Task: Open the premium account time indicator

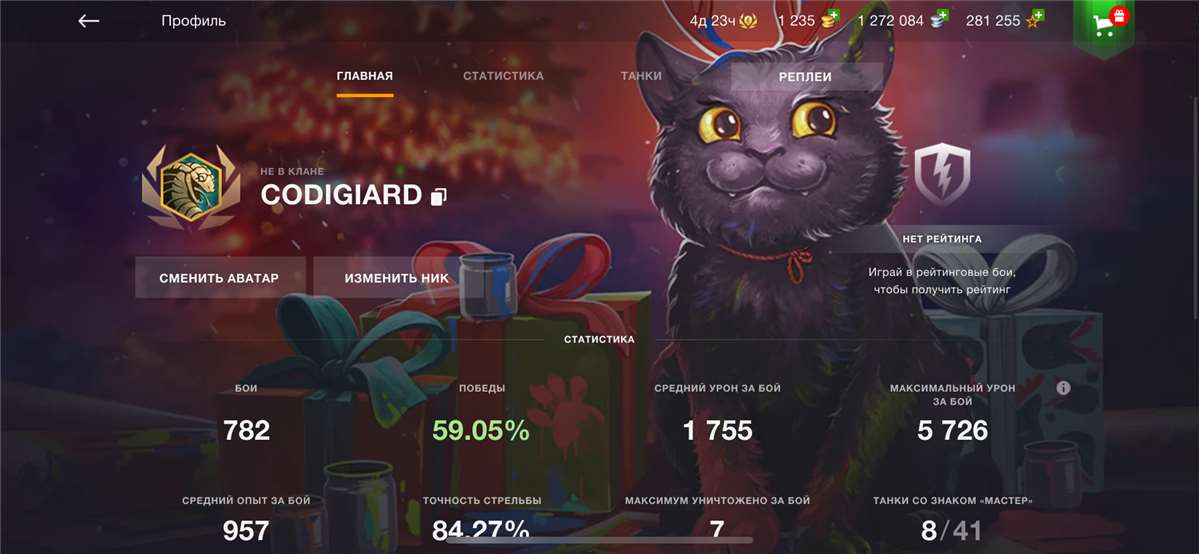Action: (720, 20)
